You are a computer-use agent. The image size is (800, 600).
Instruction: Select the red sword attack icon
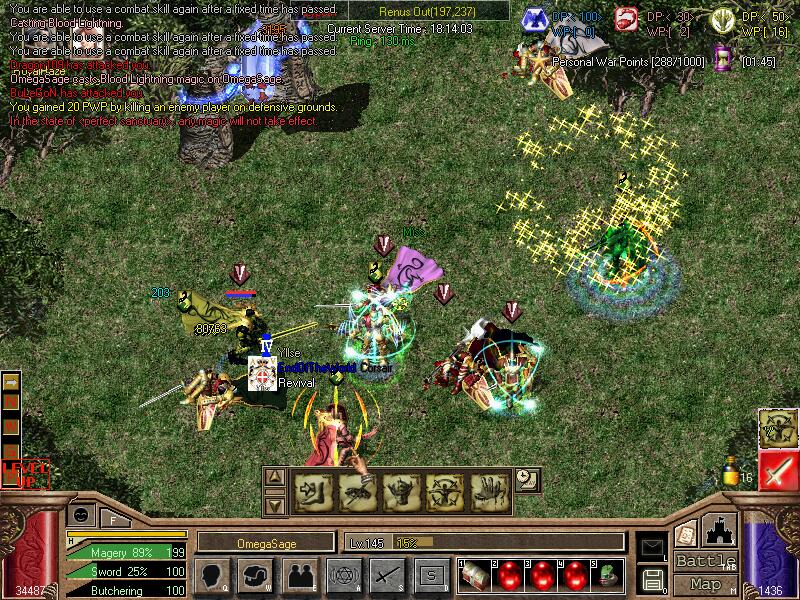tap(778, 471)
